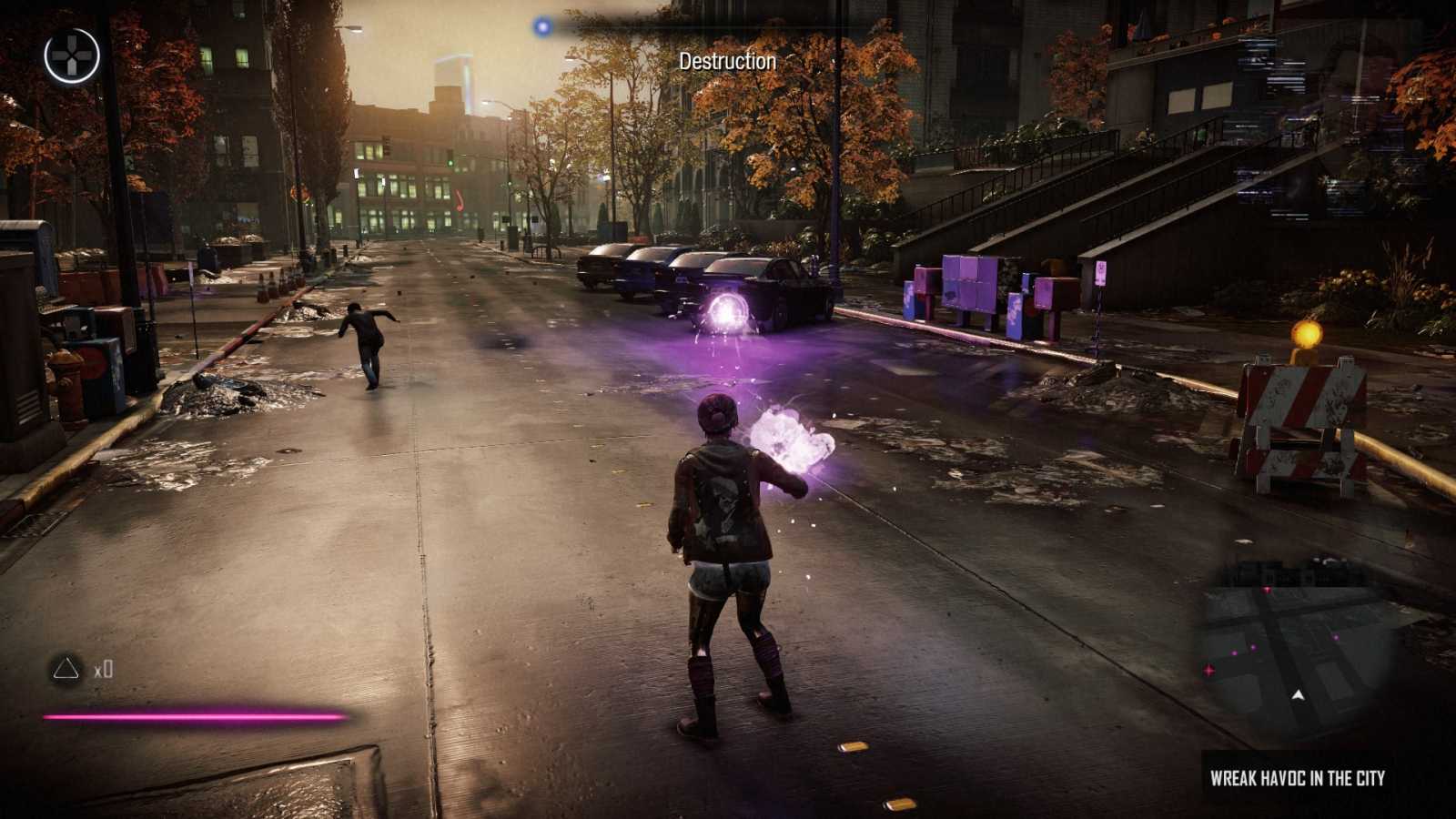Select the Wreak Havoc in the City objective

[1297, 778]
